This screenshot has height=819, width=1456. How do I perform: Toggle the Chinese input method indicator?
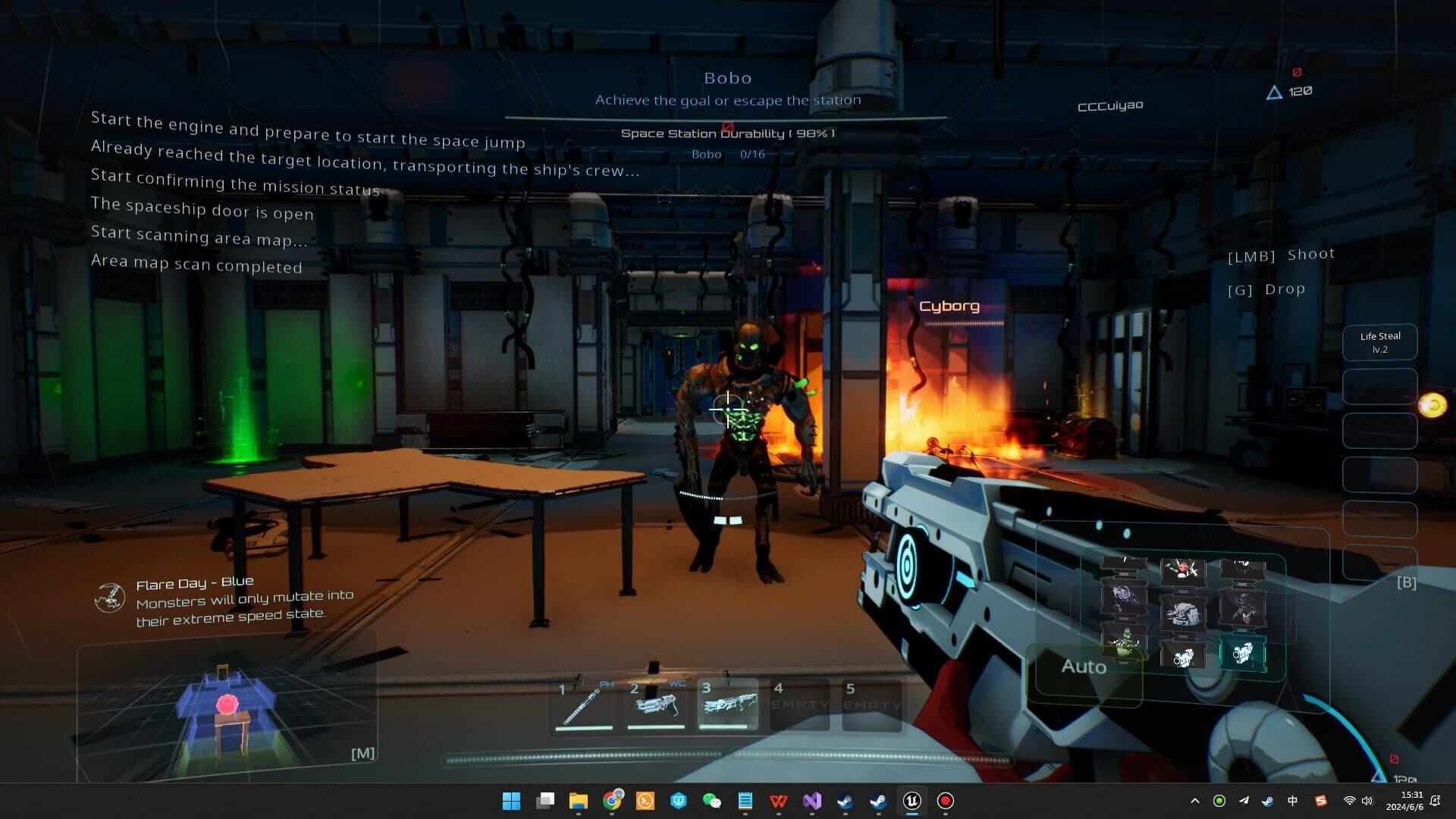click(x=1292, y=801)
